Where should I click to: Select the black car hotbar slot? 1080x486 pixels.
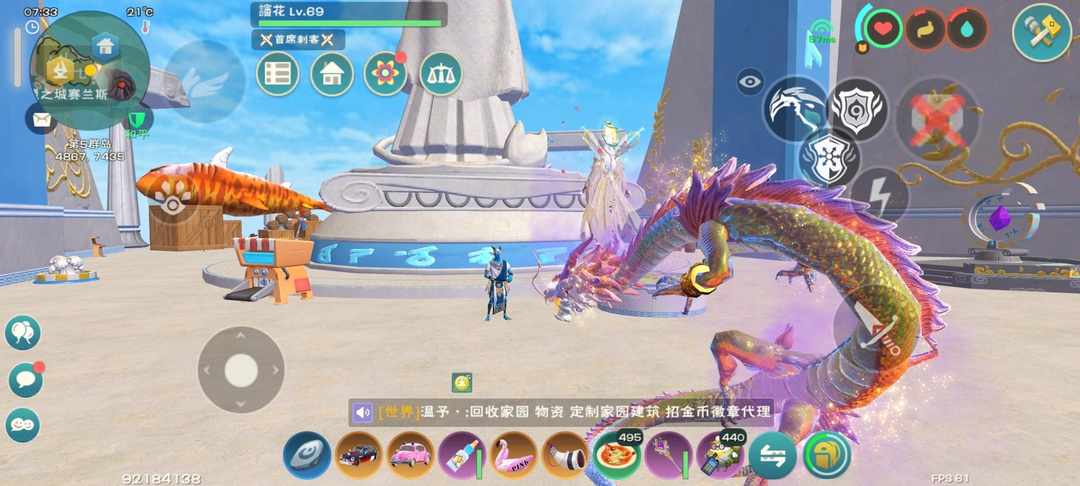[x=358, y=455]
